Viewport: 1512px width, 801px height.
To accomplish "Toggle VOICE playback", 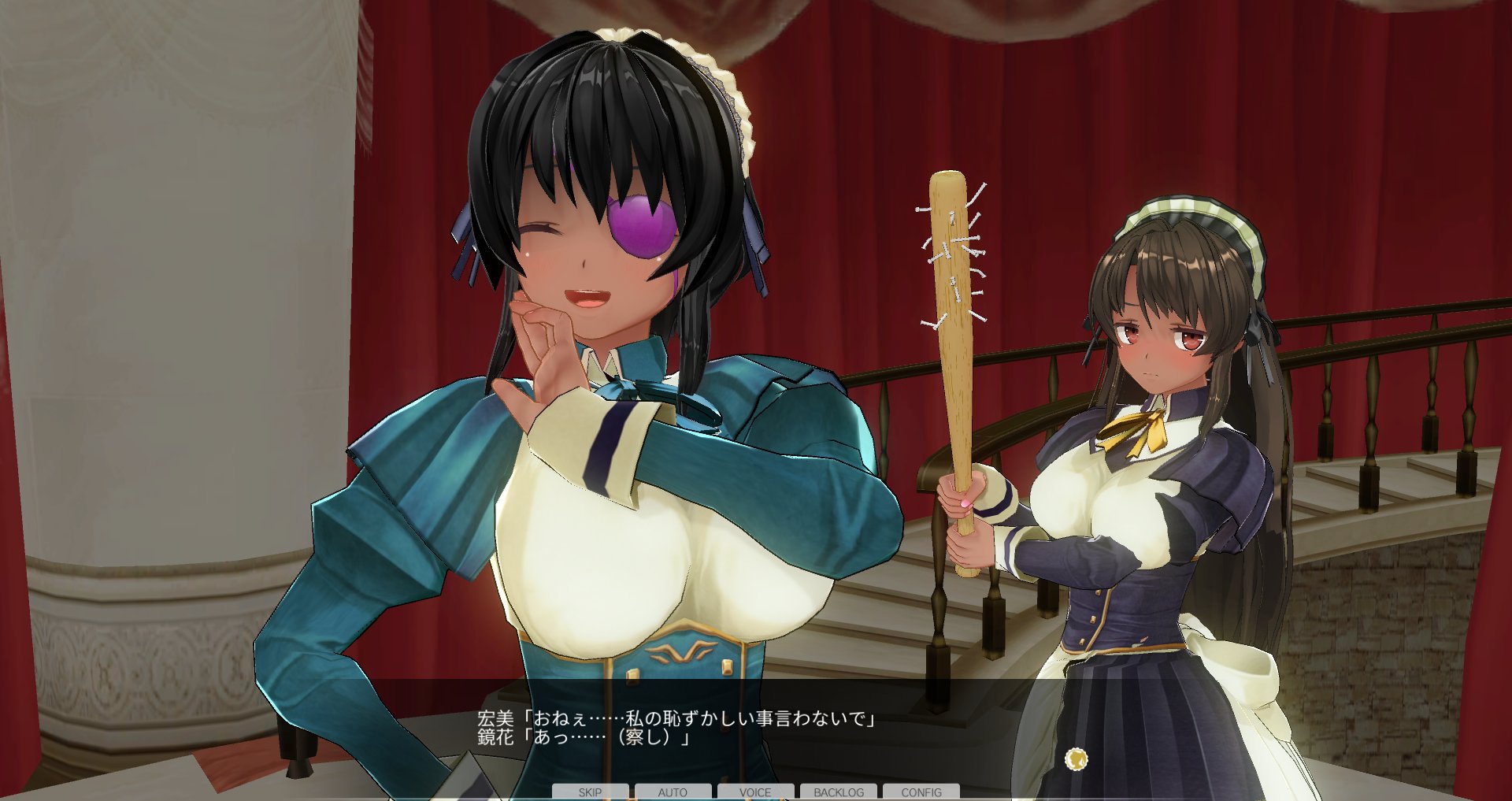I will tap(754, 792).
